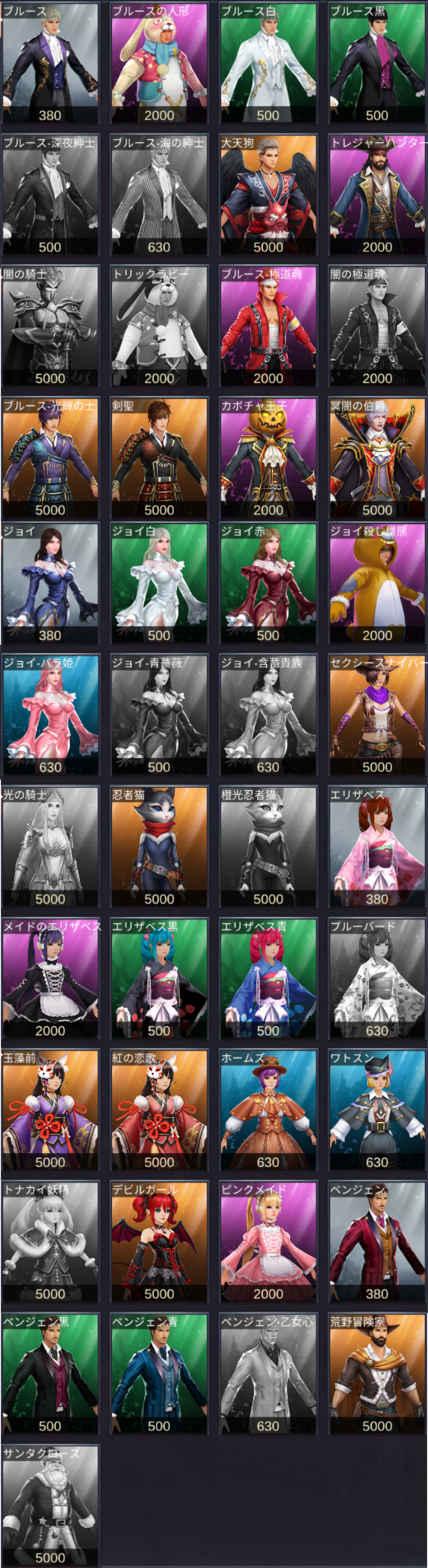This screenshot has width=428, height=1568.
Task: Choose the ブルース白 white suit skin
Action: pos(268,63)
